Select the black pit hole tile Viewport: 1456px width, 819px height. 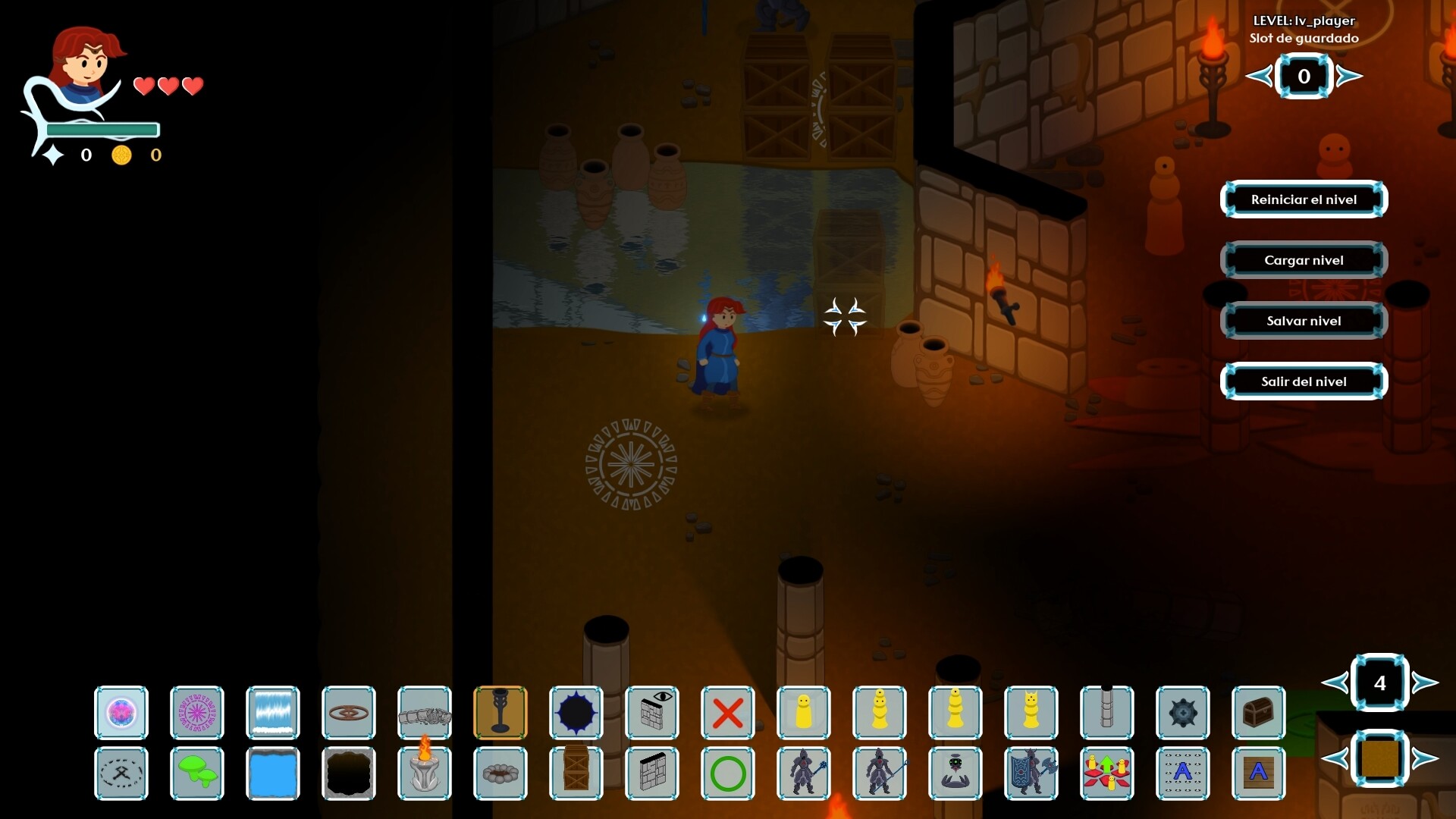click(x=349, y=773)
